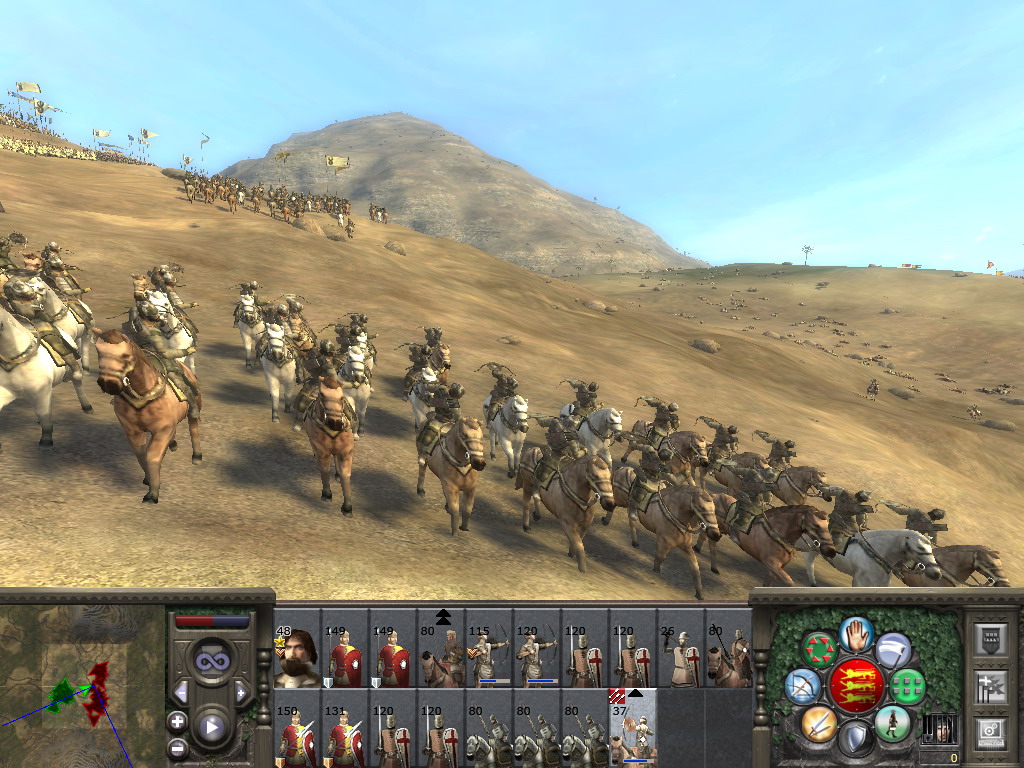
Task: Activate the withdraw white flag button
Action: coord(893,649)
